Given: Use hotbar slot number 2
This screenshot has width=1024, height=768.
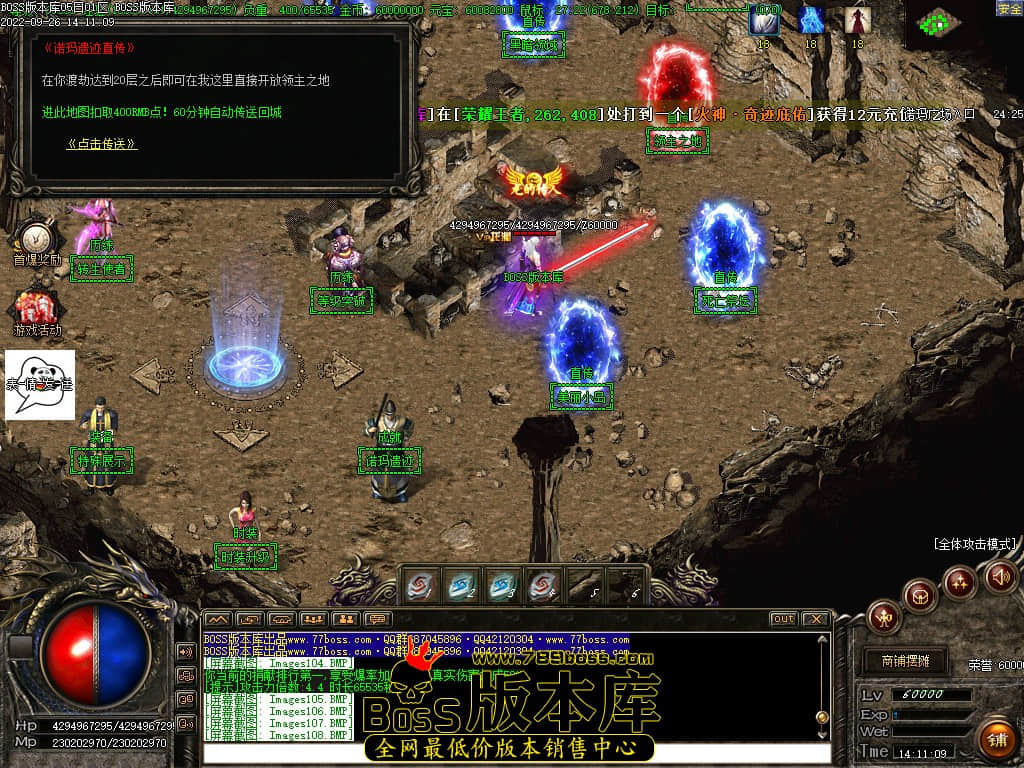Looking at the screenshot, I should pyautogui.click(x=462, y=584).
